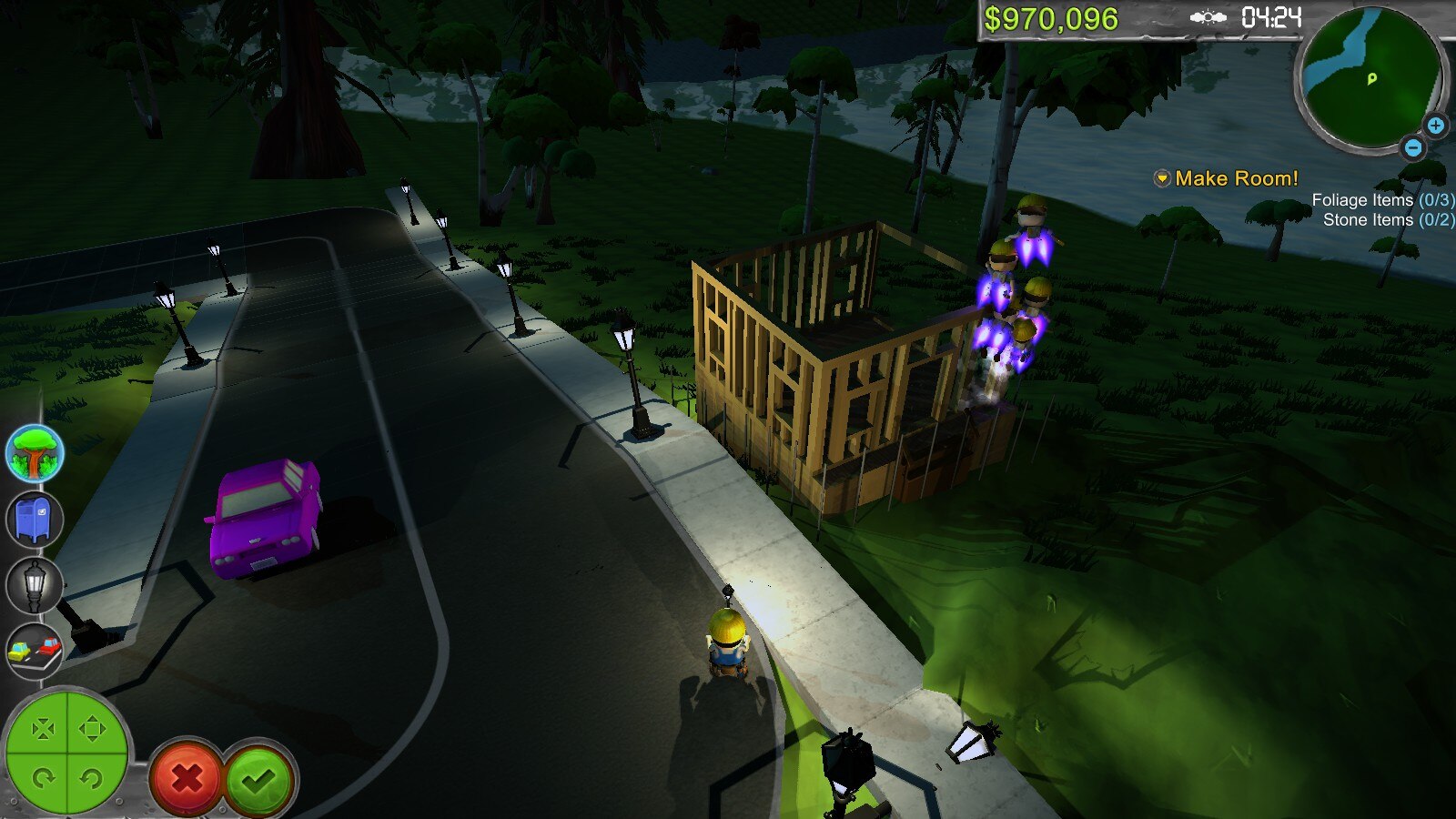Screen dimensions: 1456x819
Task: Click the inward-arrows scale control
Action: coord(43,729)
